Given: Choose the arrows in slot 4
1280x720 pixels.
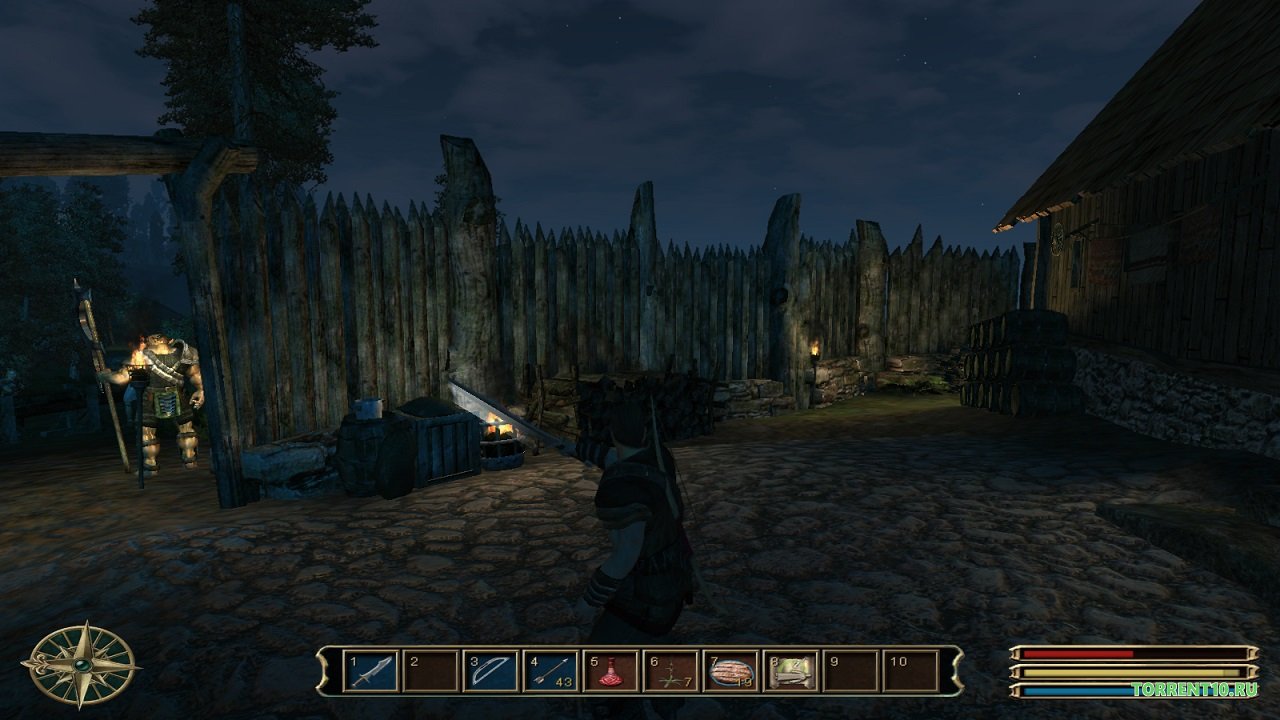Looking at the screenshot, I should click(551, 671).
